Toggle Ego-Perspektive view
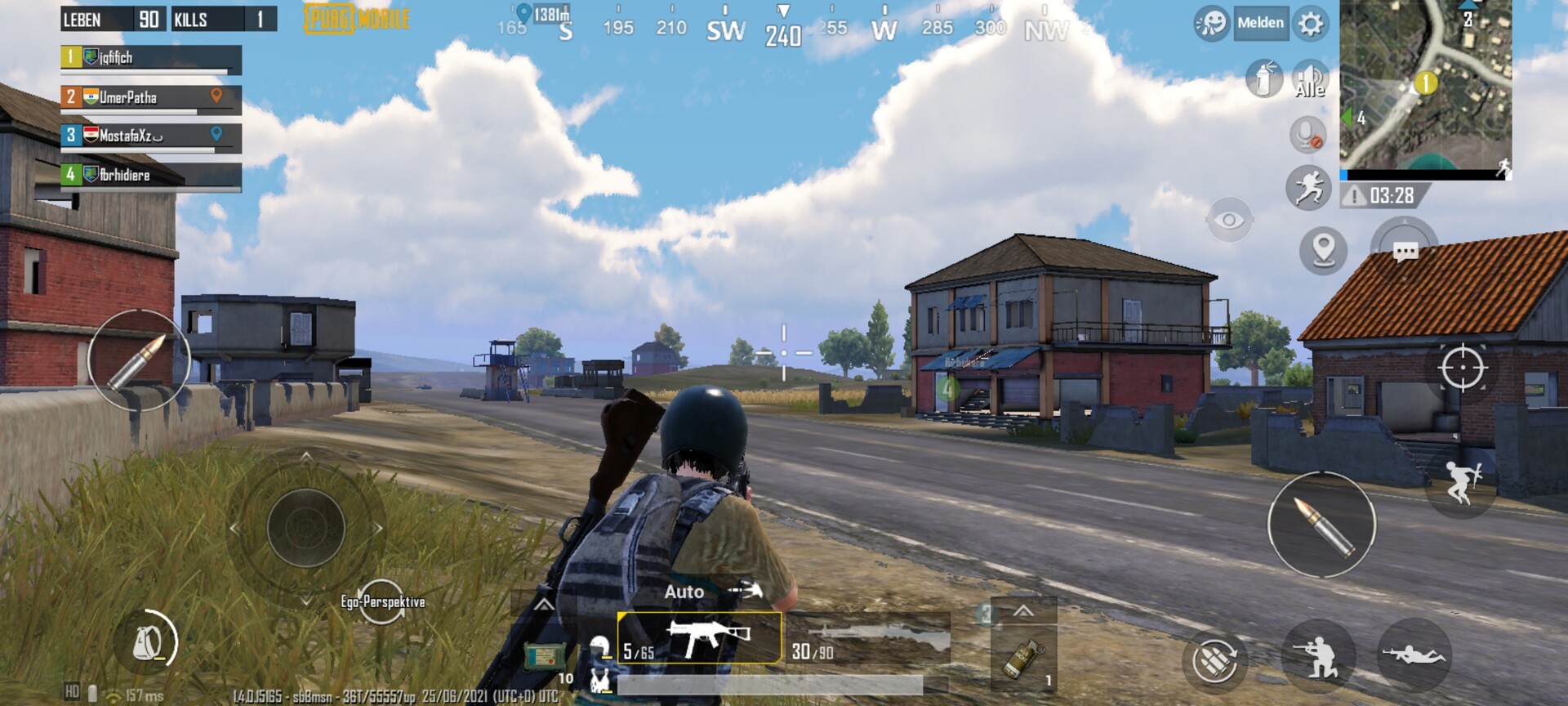1568x706 pixels. point(382,602)
